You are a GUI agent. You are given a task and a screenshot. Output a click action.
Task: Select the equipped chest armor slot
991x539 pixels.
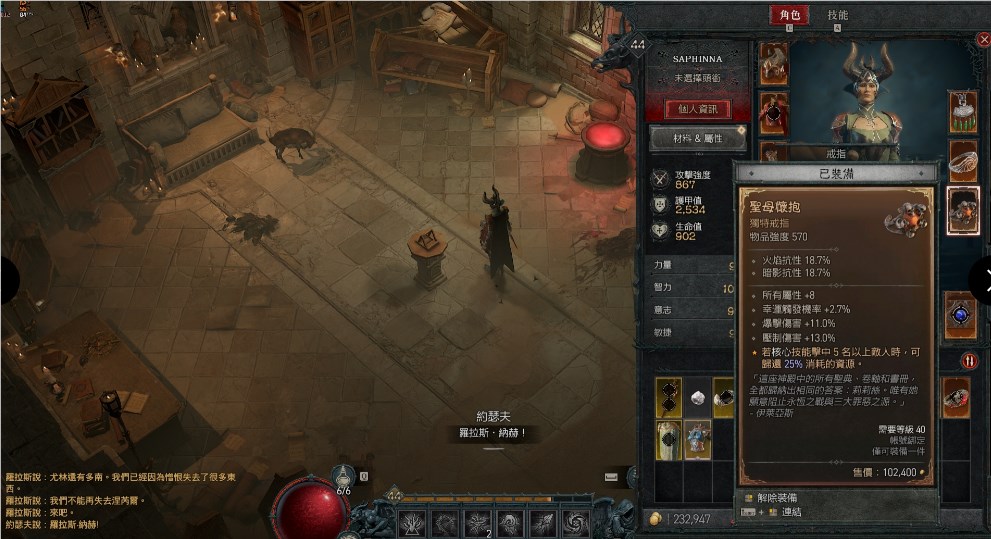[x=773, y=113]
